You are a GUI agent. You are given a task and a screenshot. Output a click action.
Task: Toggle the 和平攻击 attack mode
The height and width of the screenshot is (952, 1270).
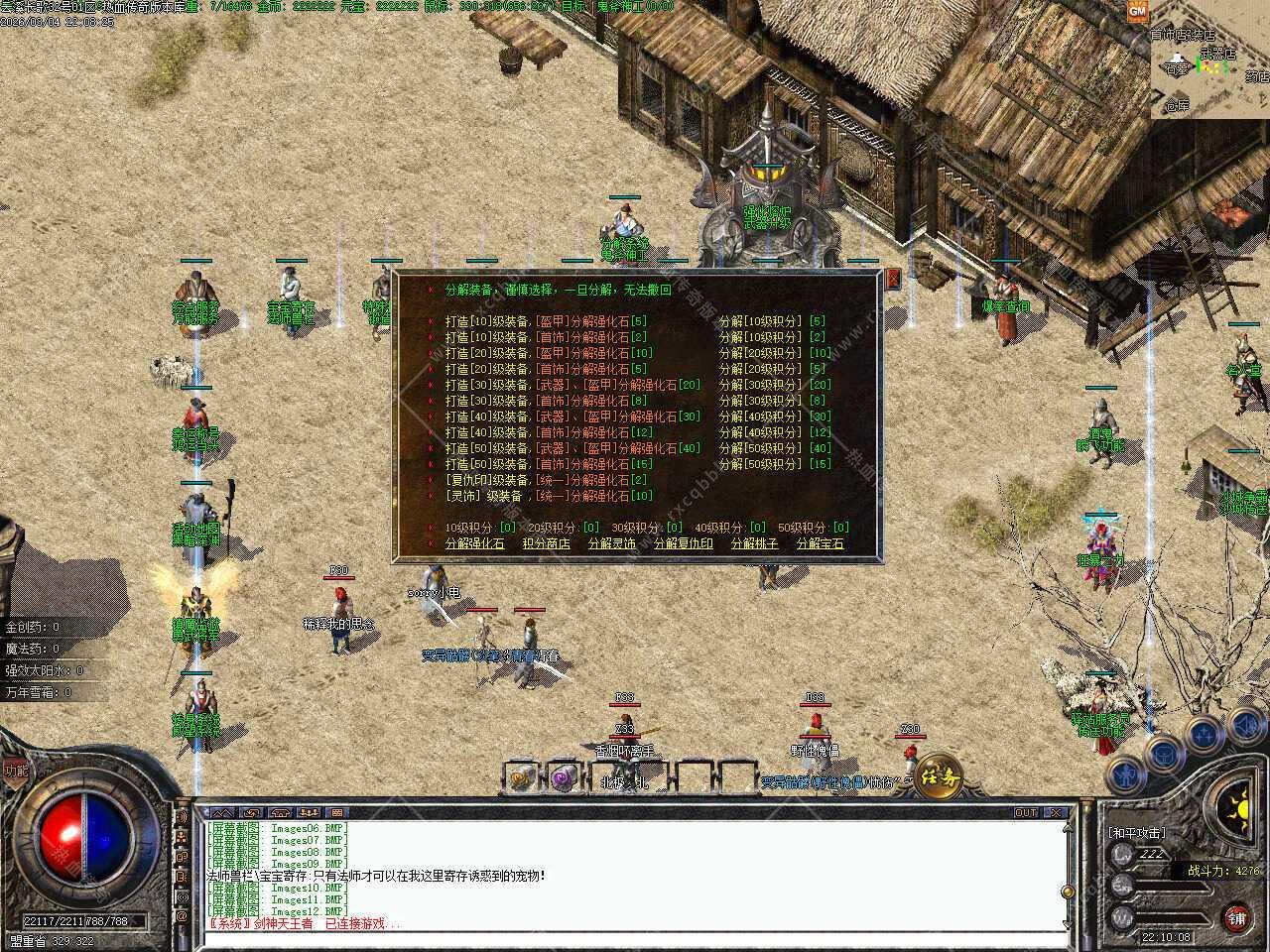[1137, 833]
